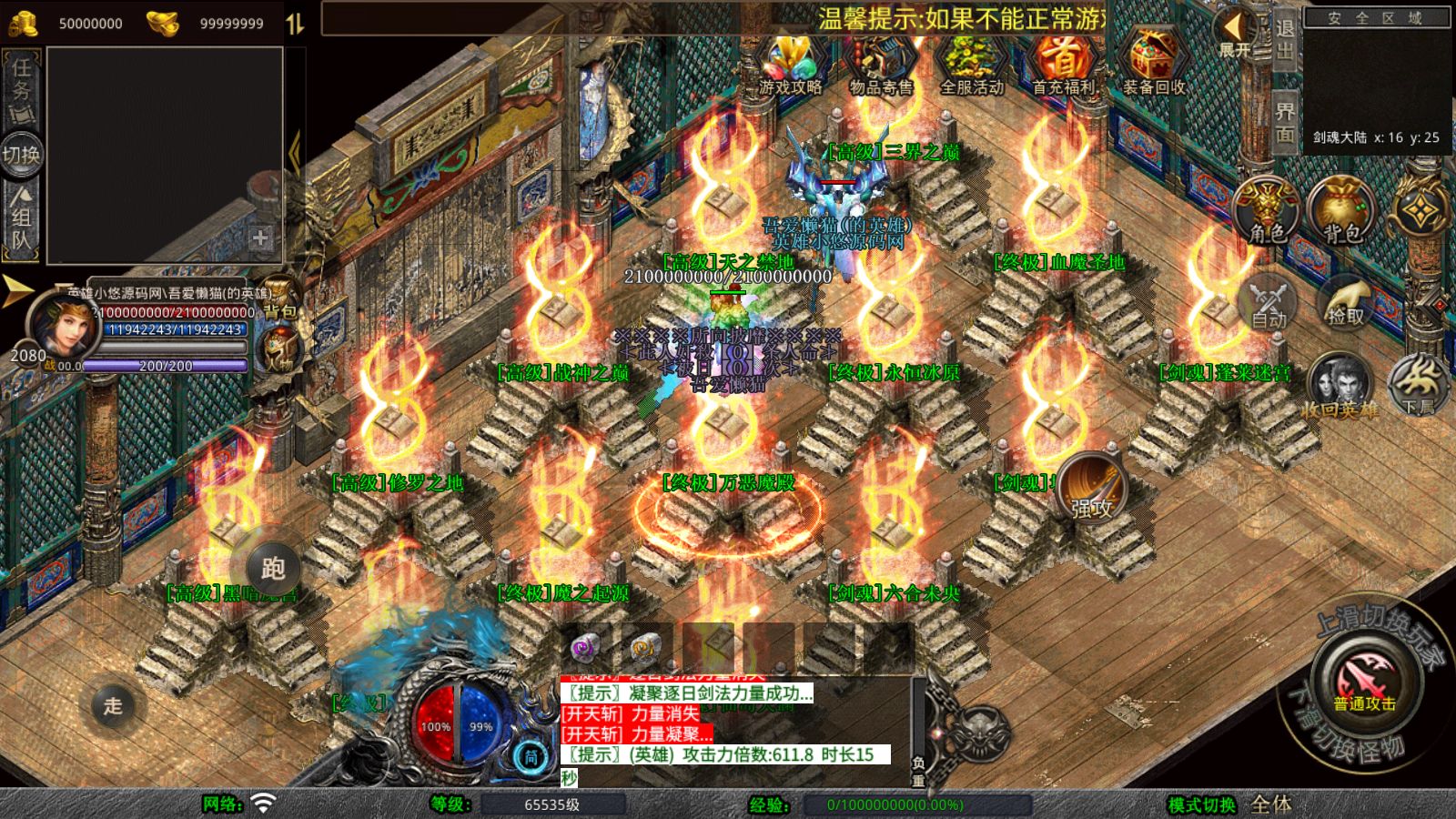
Task: Click the 展开 expand arrow
Action: (1234, 35)
